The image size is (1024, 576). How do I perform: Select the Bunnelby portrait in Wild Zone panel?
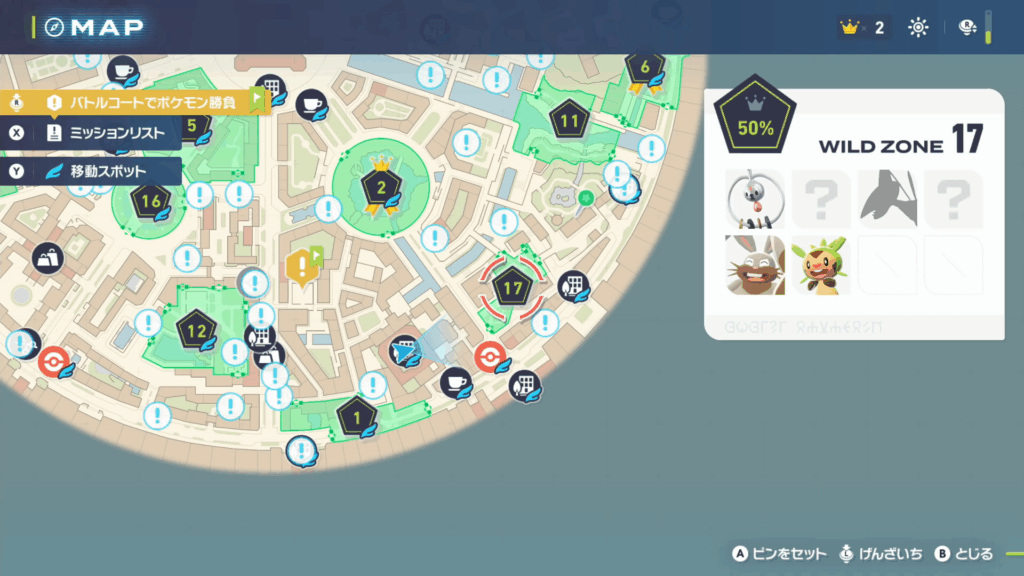(755, 265)
